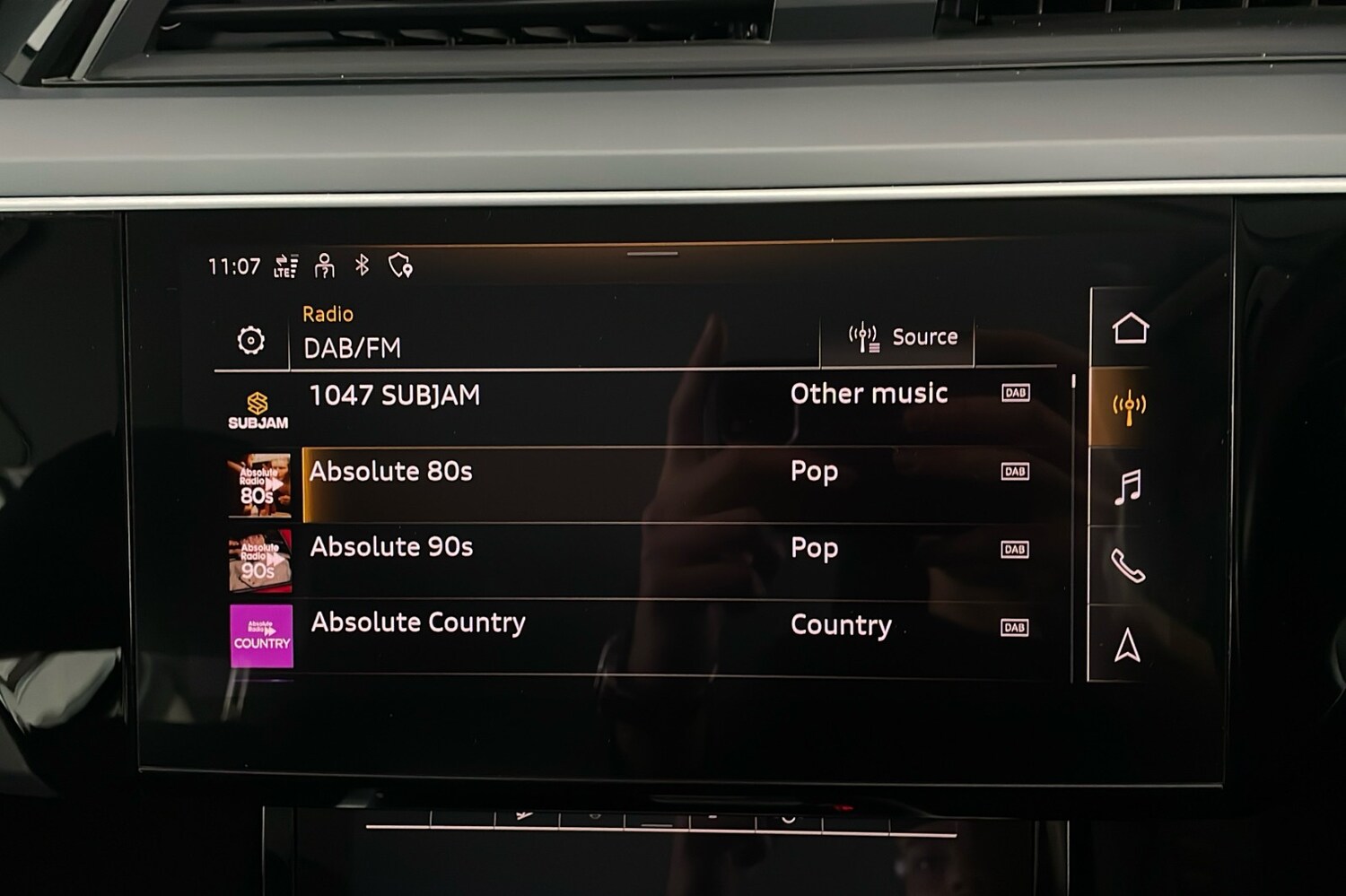Screen dimensions: 1346x896
Task: Click the SUBJAM station logo
Action: [x=258, y=411]
